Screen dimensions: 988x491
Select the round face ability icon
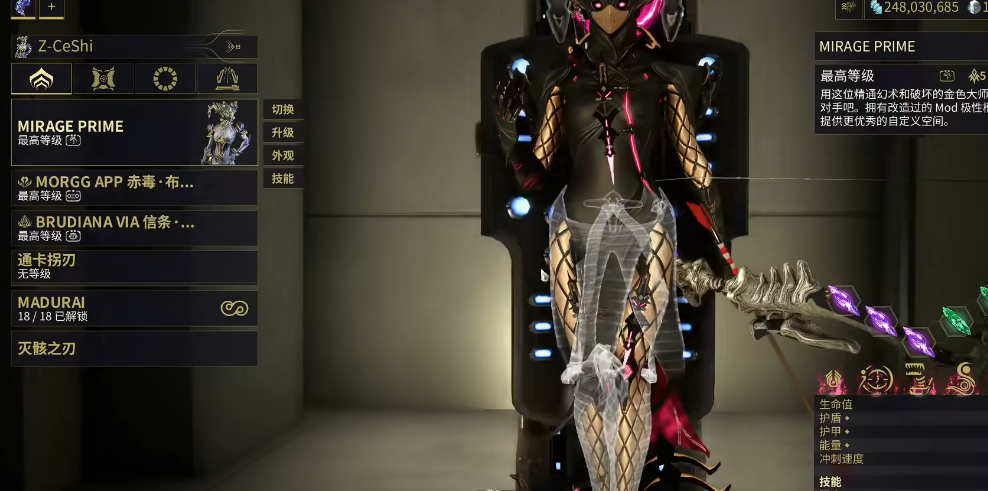coord(876,380)
